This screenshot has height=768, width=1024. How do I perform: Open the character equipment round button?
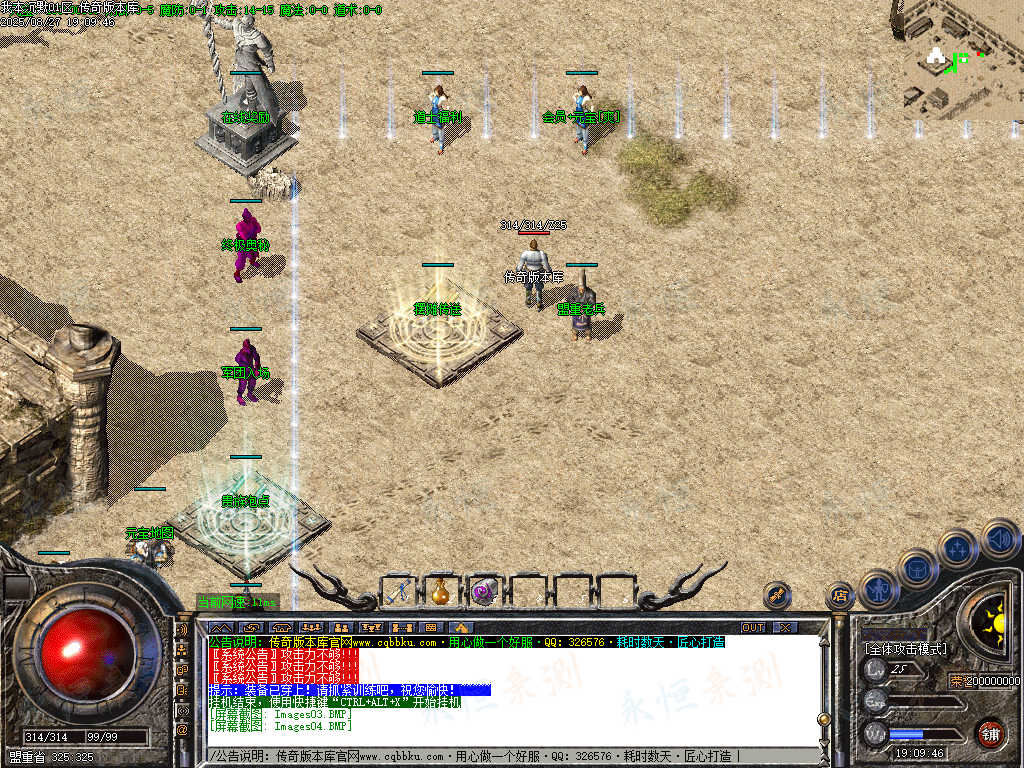tap(879, 589)
